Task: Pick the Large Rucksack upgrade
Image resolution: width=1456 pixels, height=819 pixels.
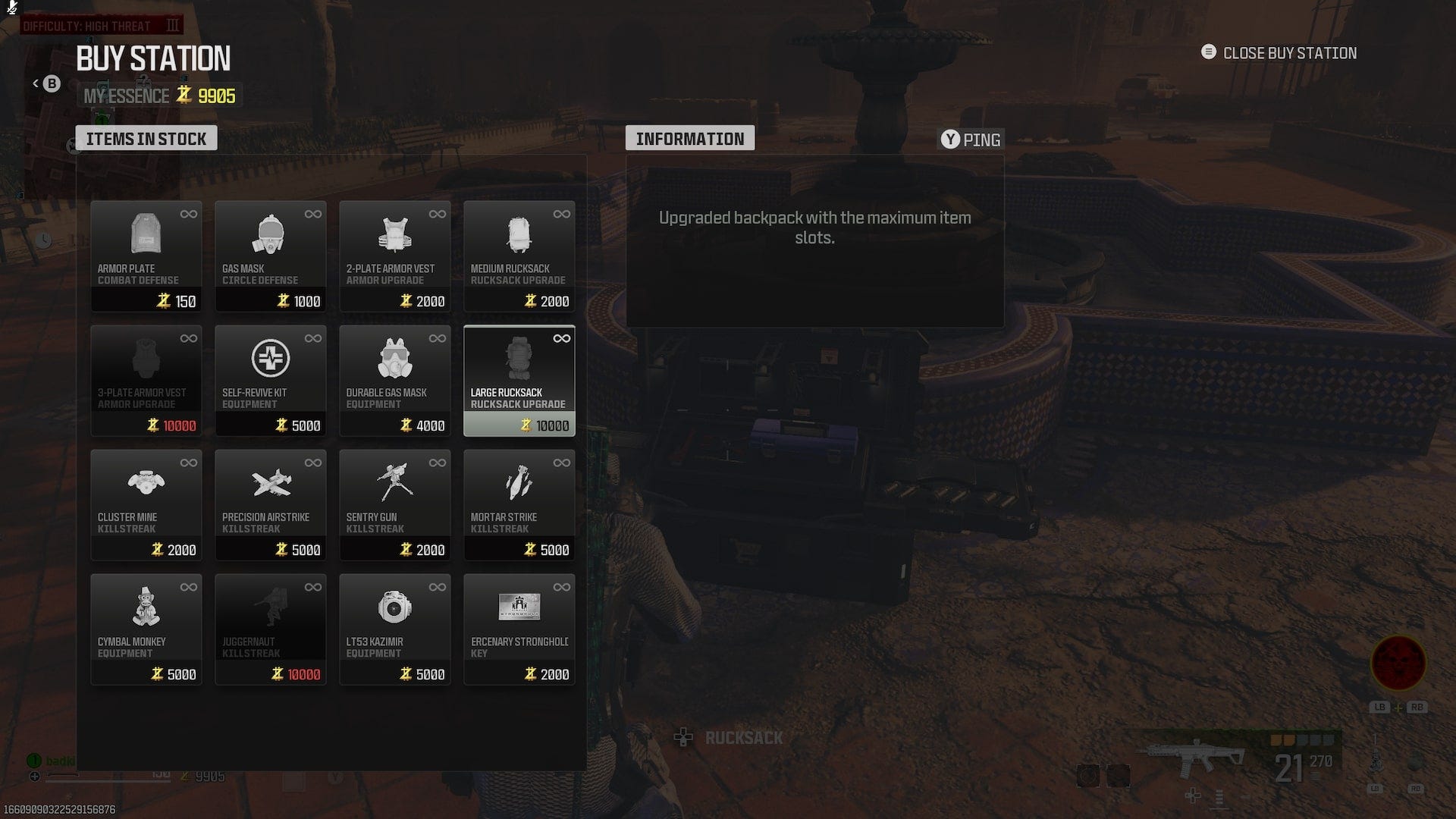Action: tap(519, 379)
